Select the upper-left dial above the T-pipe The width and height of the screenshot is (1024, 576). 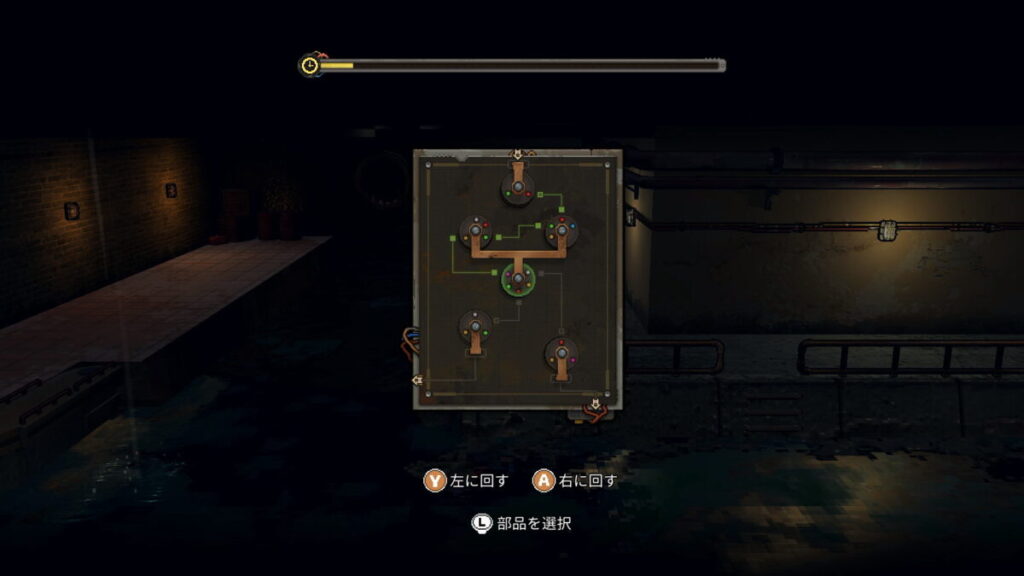click(x=475, y=230)
